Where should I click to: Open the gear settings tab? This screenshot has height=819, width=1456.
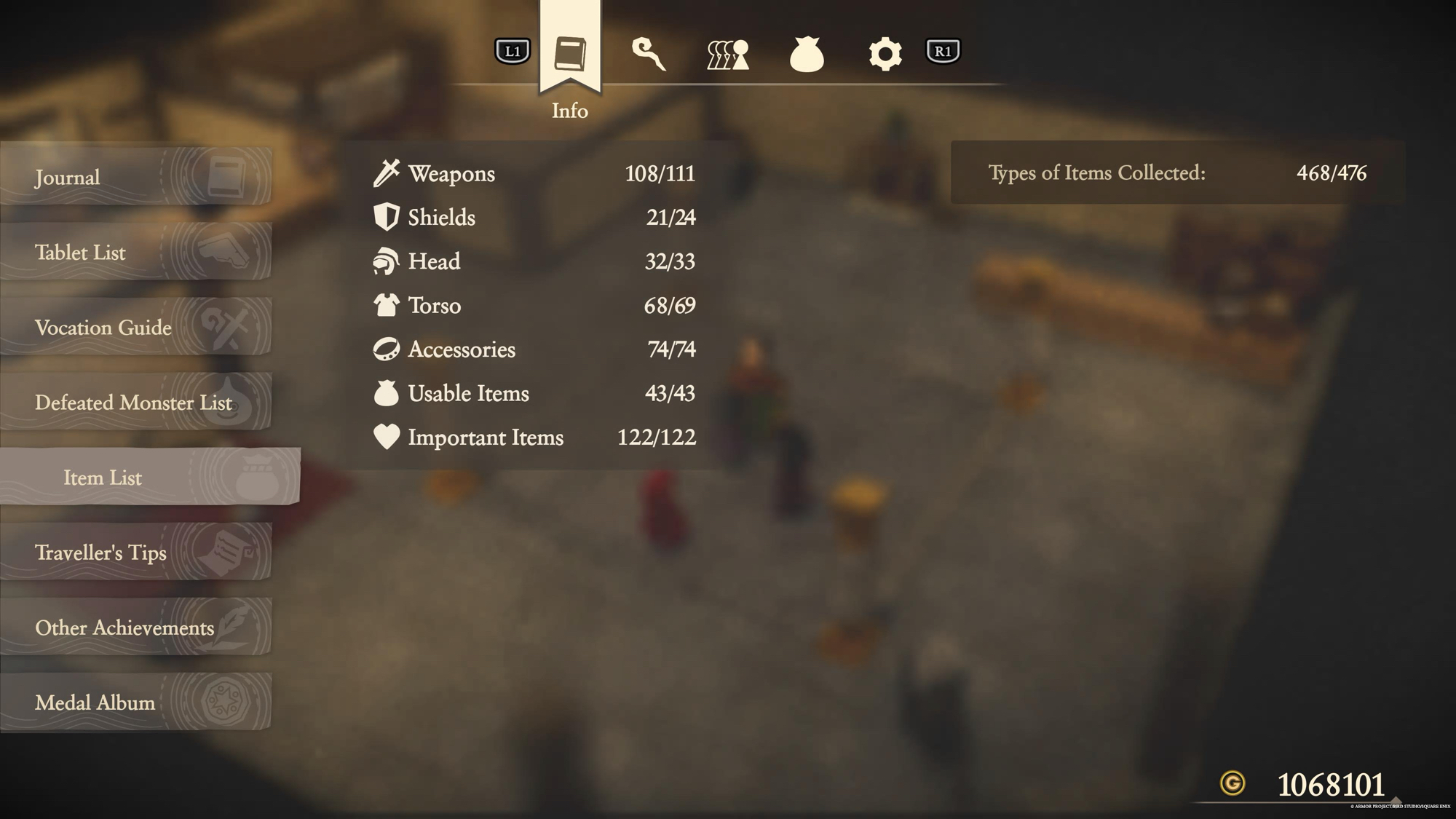point(885,54)
